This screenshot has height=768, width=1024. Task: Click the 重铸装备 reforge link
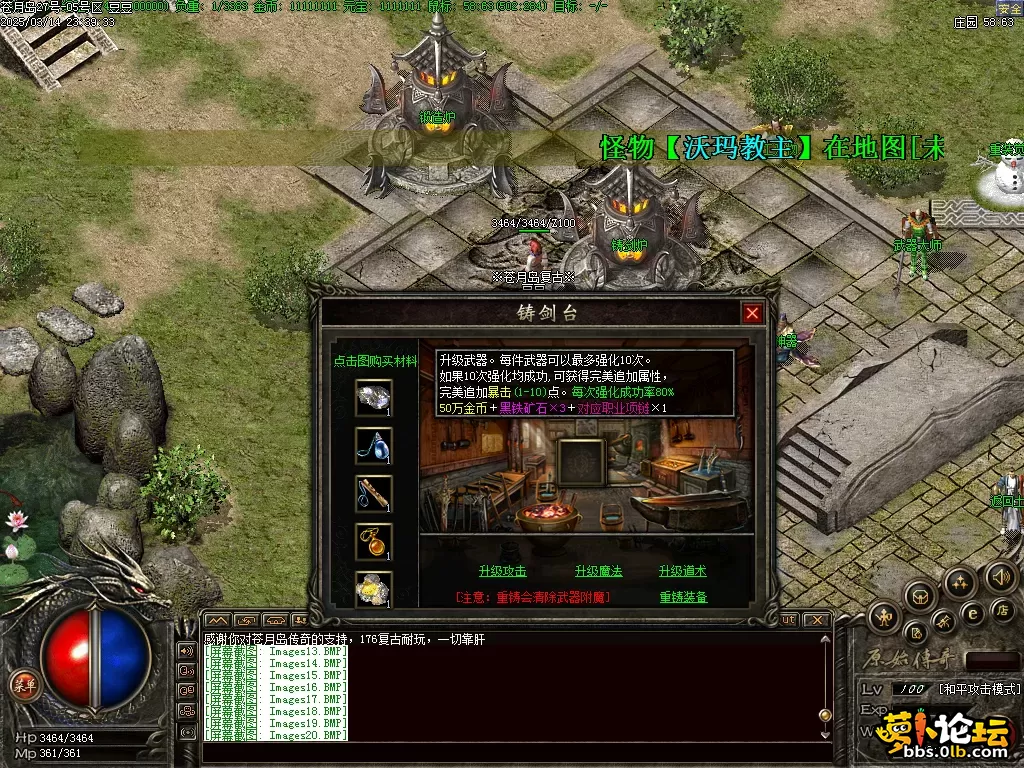pyautogui.click(x=683, y=597)
